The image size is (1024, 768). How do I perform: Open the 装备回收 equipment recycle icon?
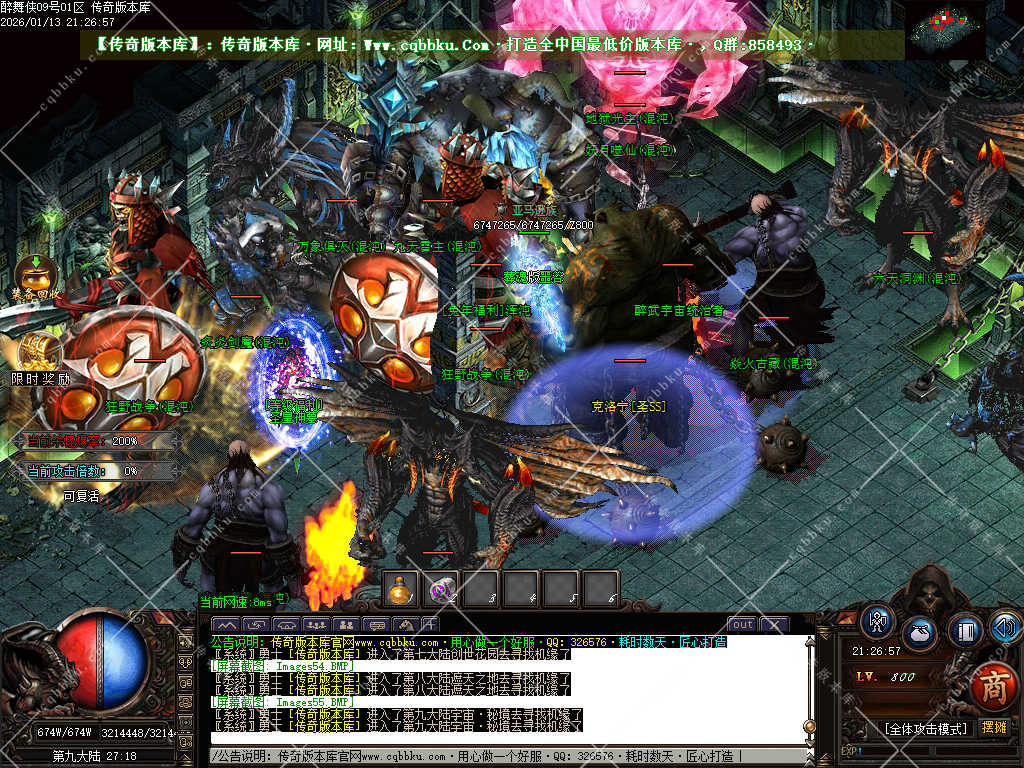click(33, 273)
